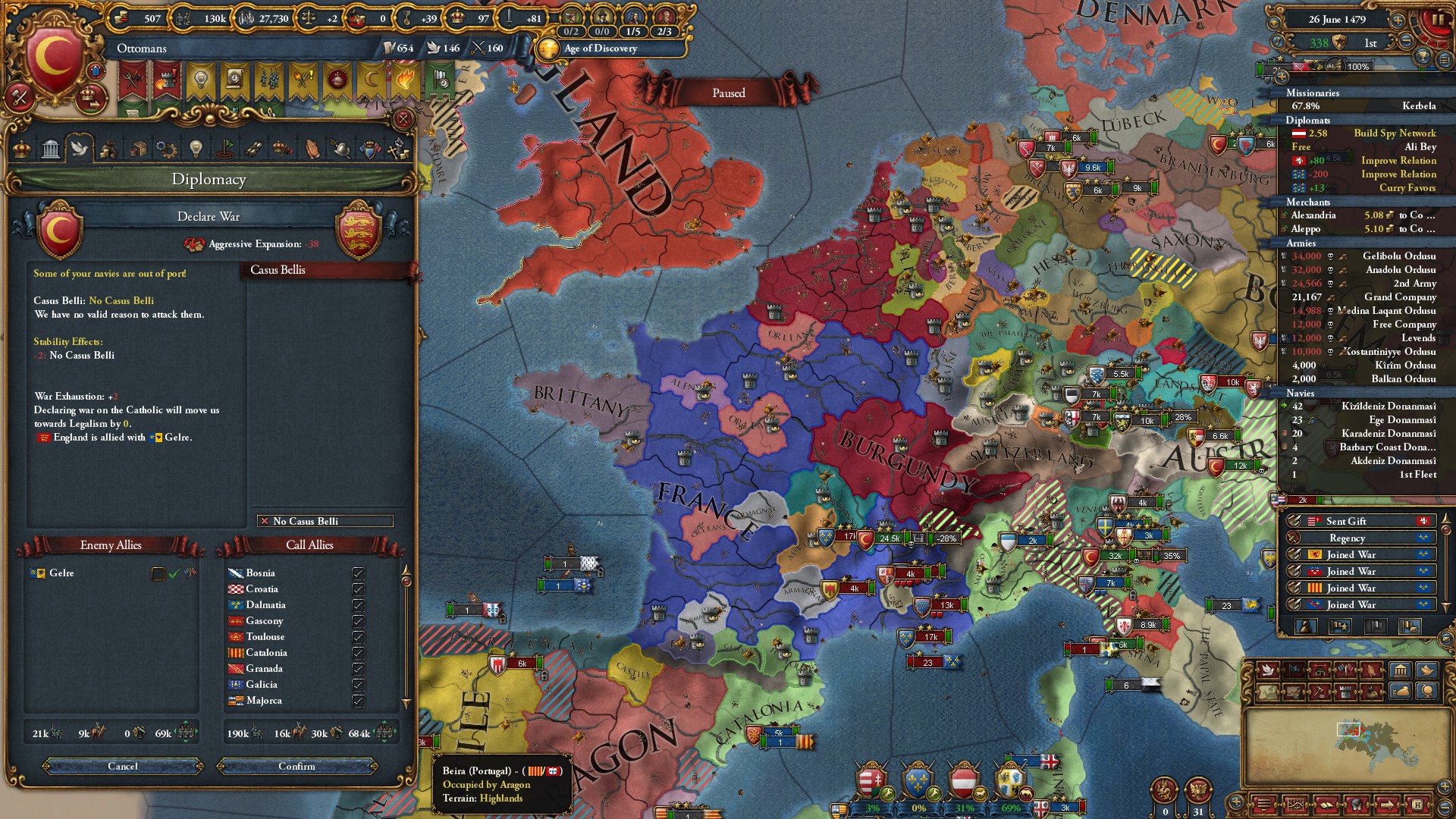
Task: Uncheck Catalonia in Call Allies list
Action: coord(358,653)
